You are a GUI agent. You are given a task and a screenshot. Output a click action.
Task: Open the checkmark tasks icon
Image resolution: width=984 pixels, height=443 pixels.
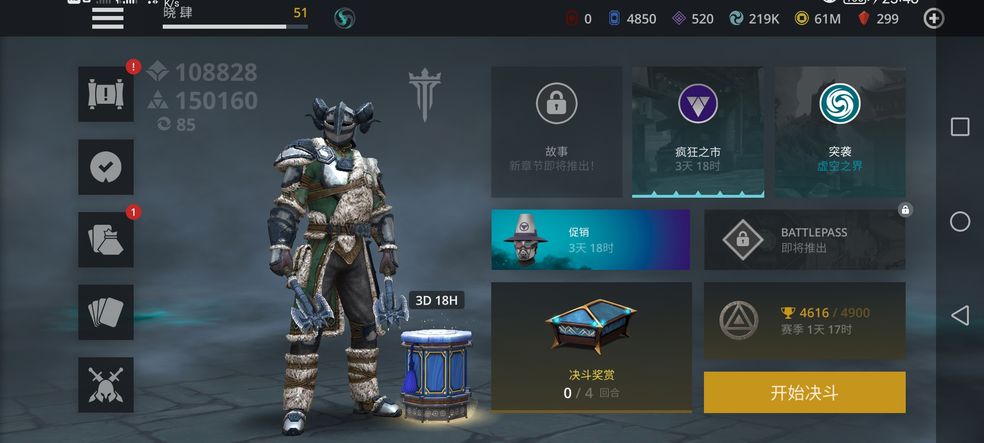point(106,167)
